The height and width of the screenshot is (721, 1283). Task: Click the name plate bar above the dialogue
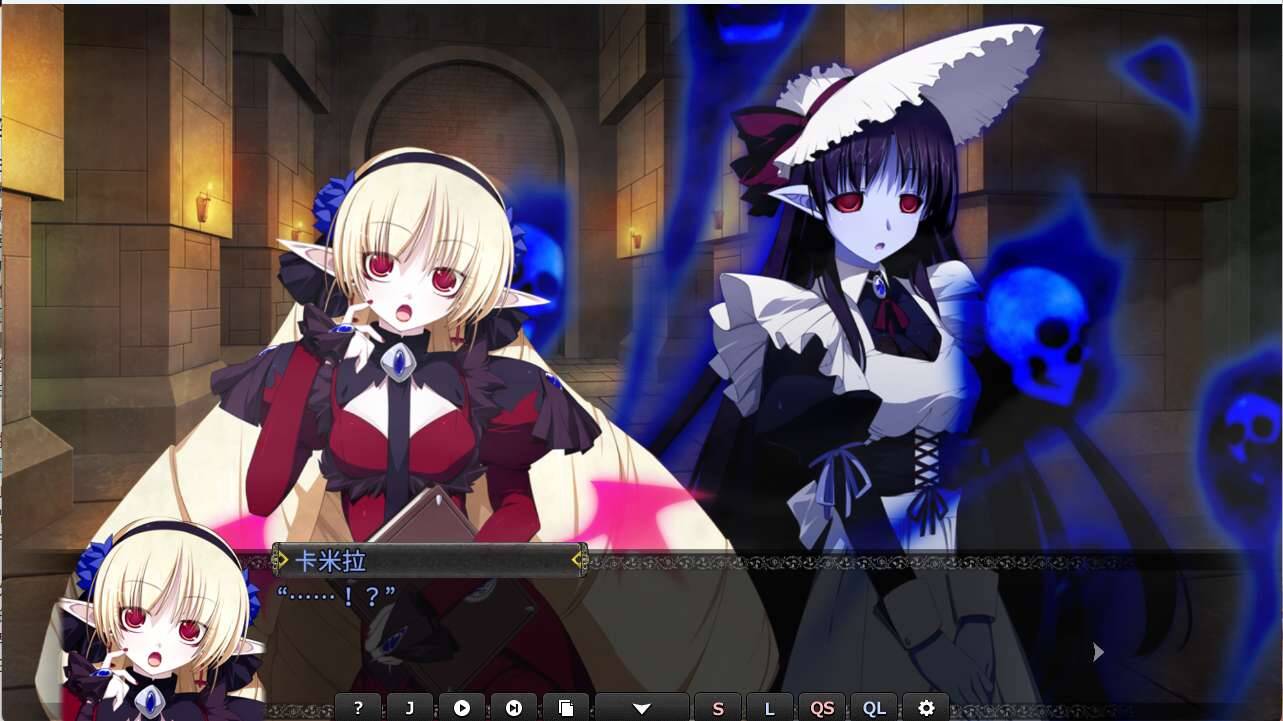pyautogui.click(x=430, y=560)
